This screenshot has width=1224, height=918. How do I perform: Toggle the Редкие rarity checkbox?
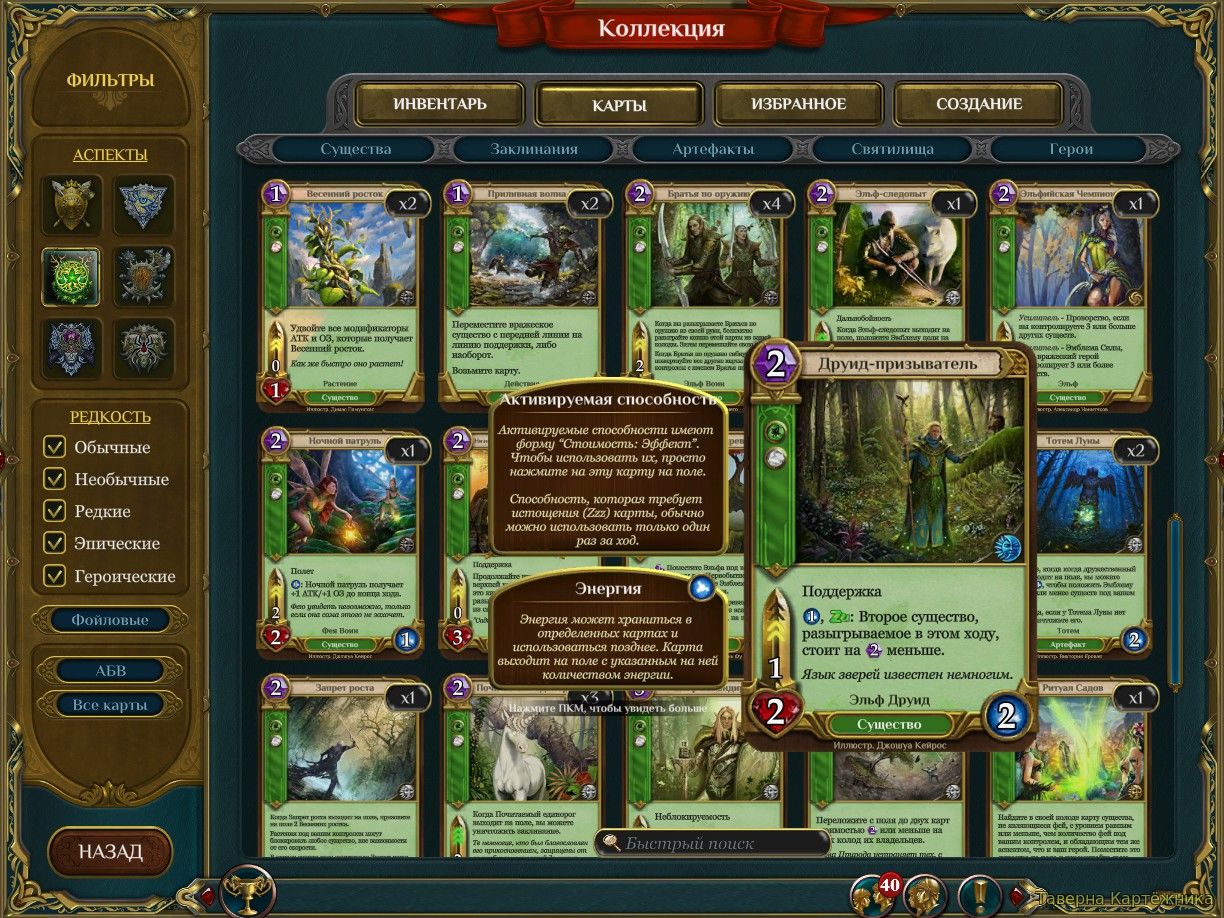click(x=55, y=511)
